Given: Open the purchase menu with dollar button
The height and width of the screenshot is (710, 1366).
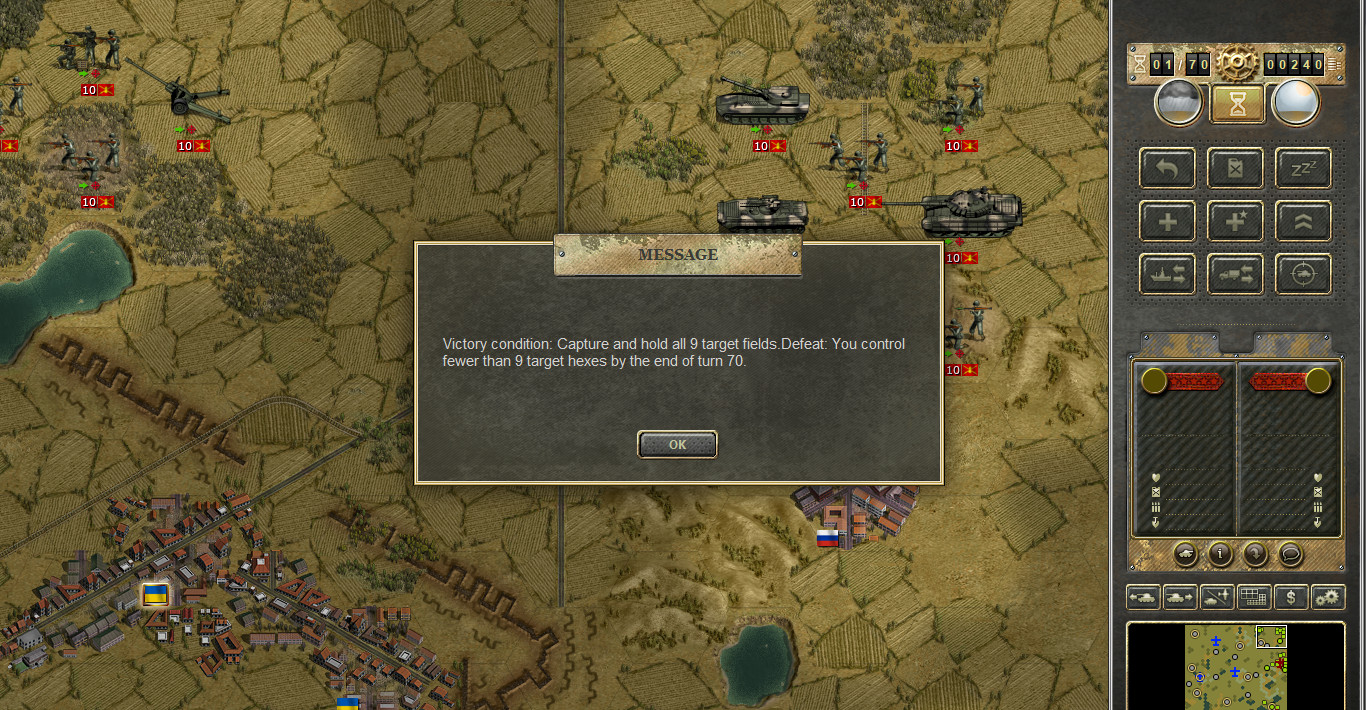Looking at the screenshot, I should (1292, 597).
